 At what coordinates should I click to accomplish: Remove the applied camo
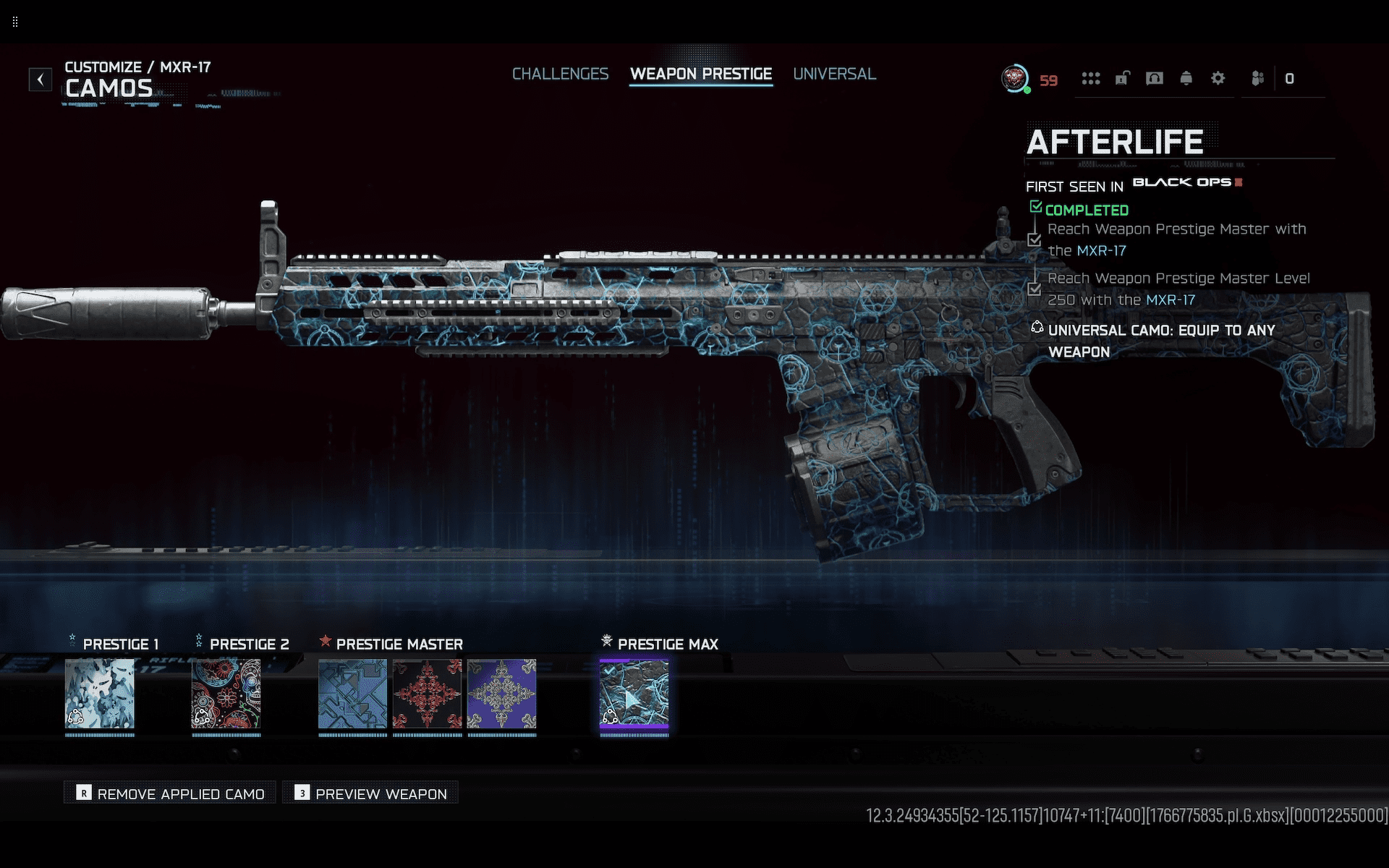(x=171, y=793)
